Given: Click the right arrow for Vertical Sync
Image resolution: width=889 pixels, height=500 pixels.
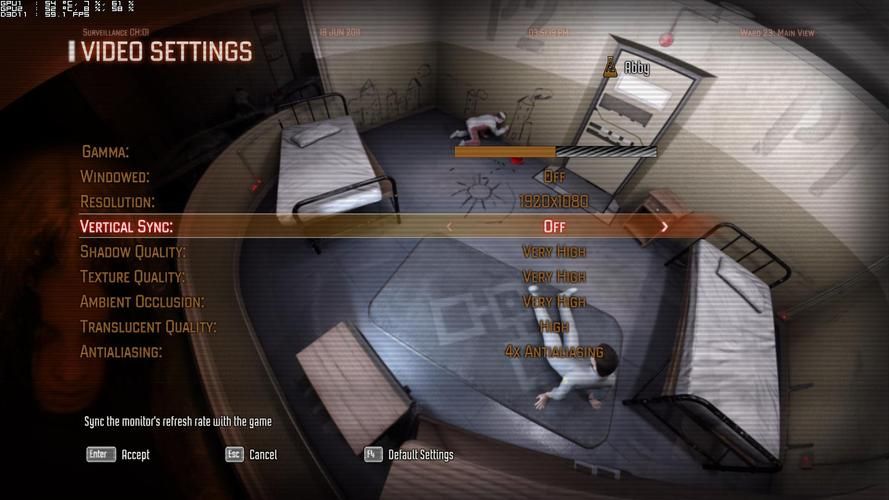Looking at the screenshot, I should pyautogui.click(x=664, y=227).
